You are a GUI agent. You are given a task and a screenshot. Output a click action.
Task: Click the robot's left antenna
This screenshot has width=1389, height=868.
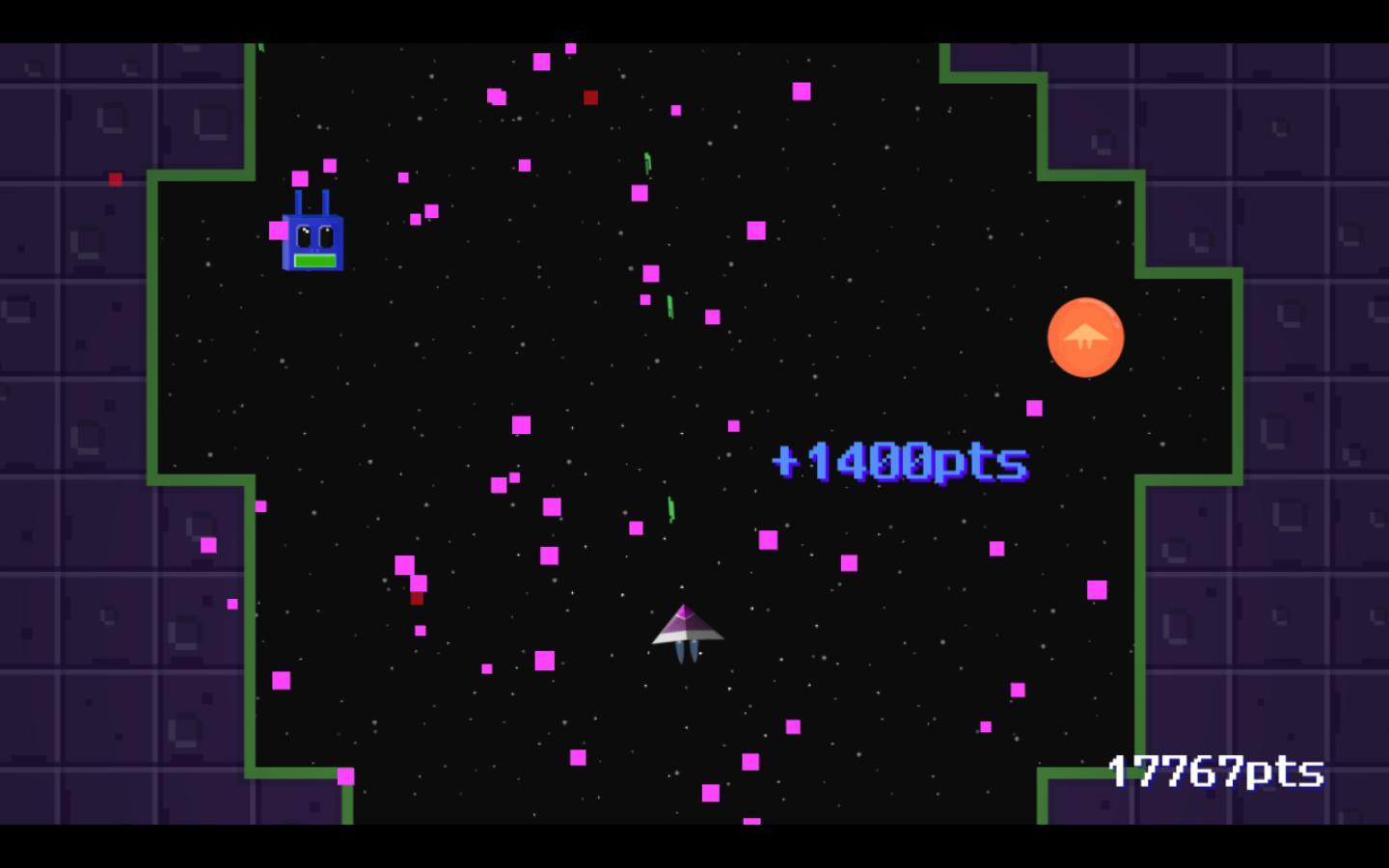click(x=299, y=203)
